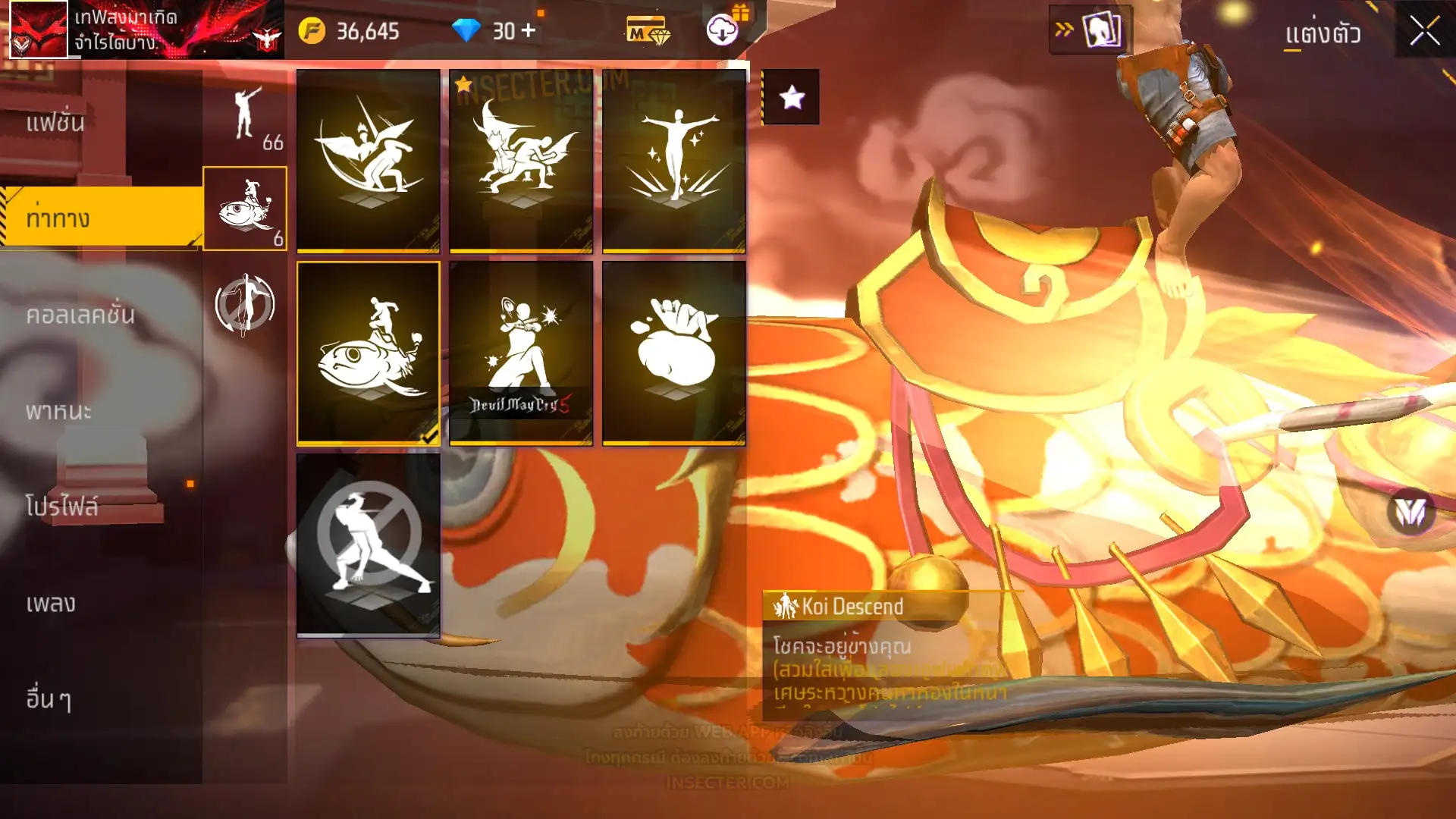Pick the crossed-out stance emote tile
The width and height of the screenshot is (1456, 819).
(x=369, y=544)
